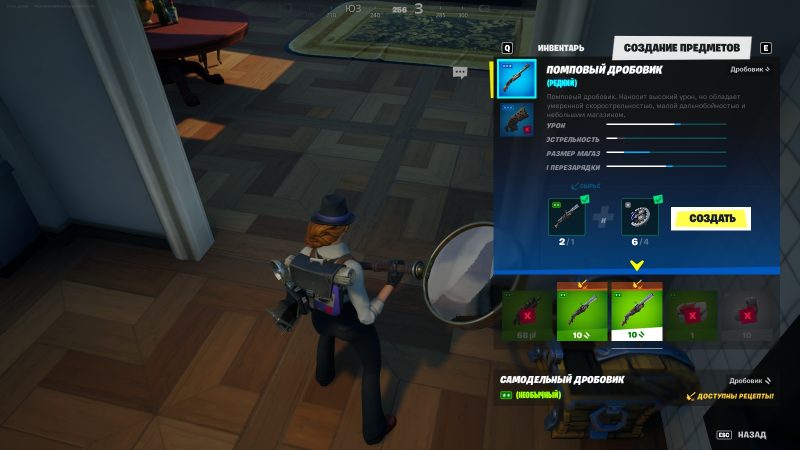Open the chat speech bubble icon
The height and width of the screenshot is (450, 800).
coord(460,72)
